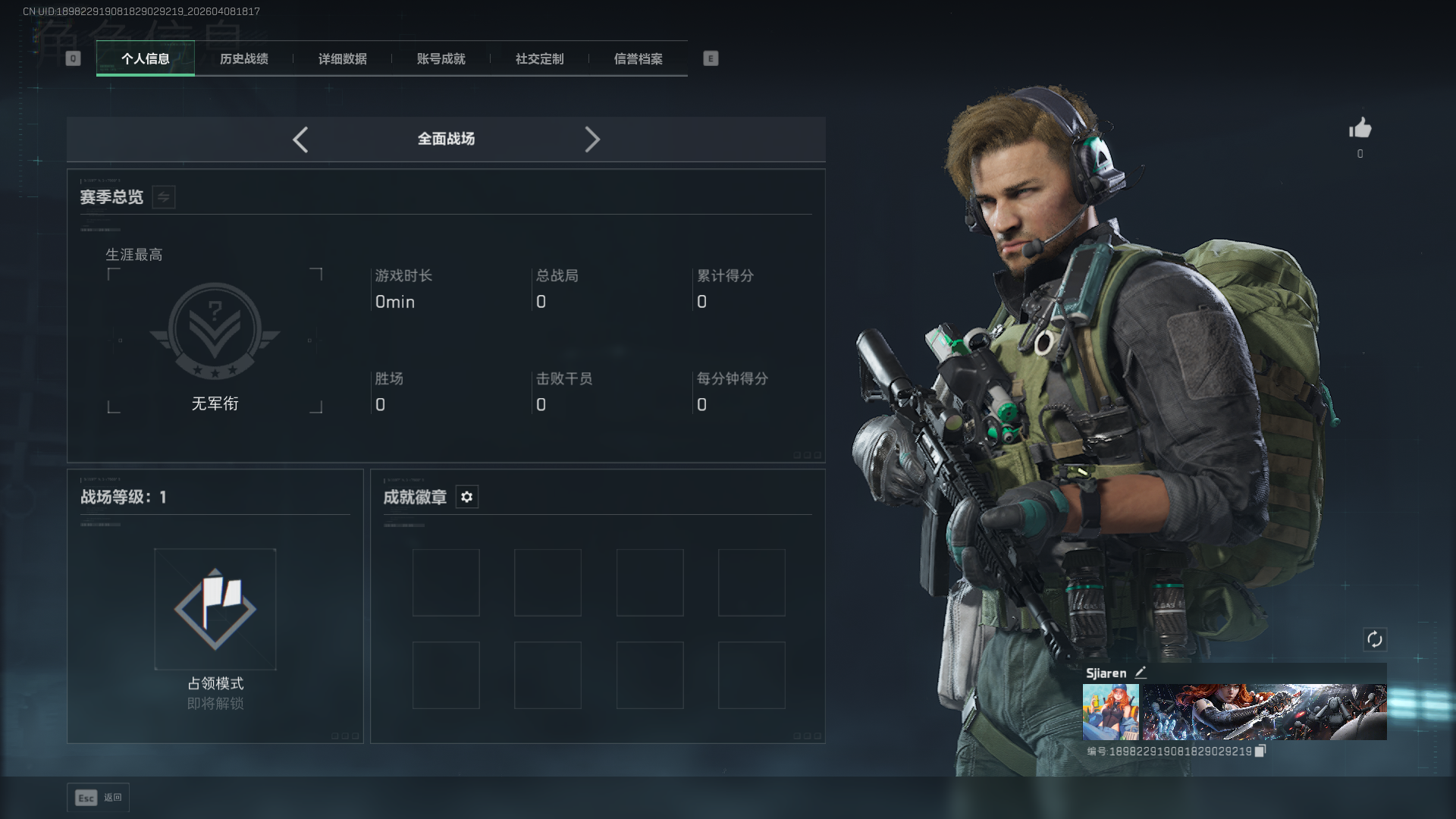Image resolution: width=1456 pixels, height=819 pixels.
Task: Edit the Sjiaren name with pencil icon
Action: coord(1141,673)
